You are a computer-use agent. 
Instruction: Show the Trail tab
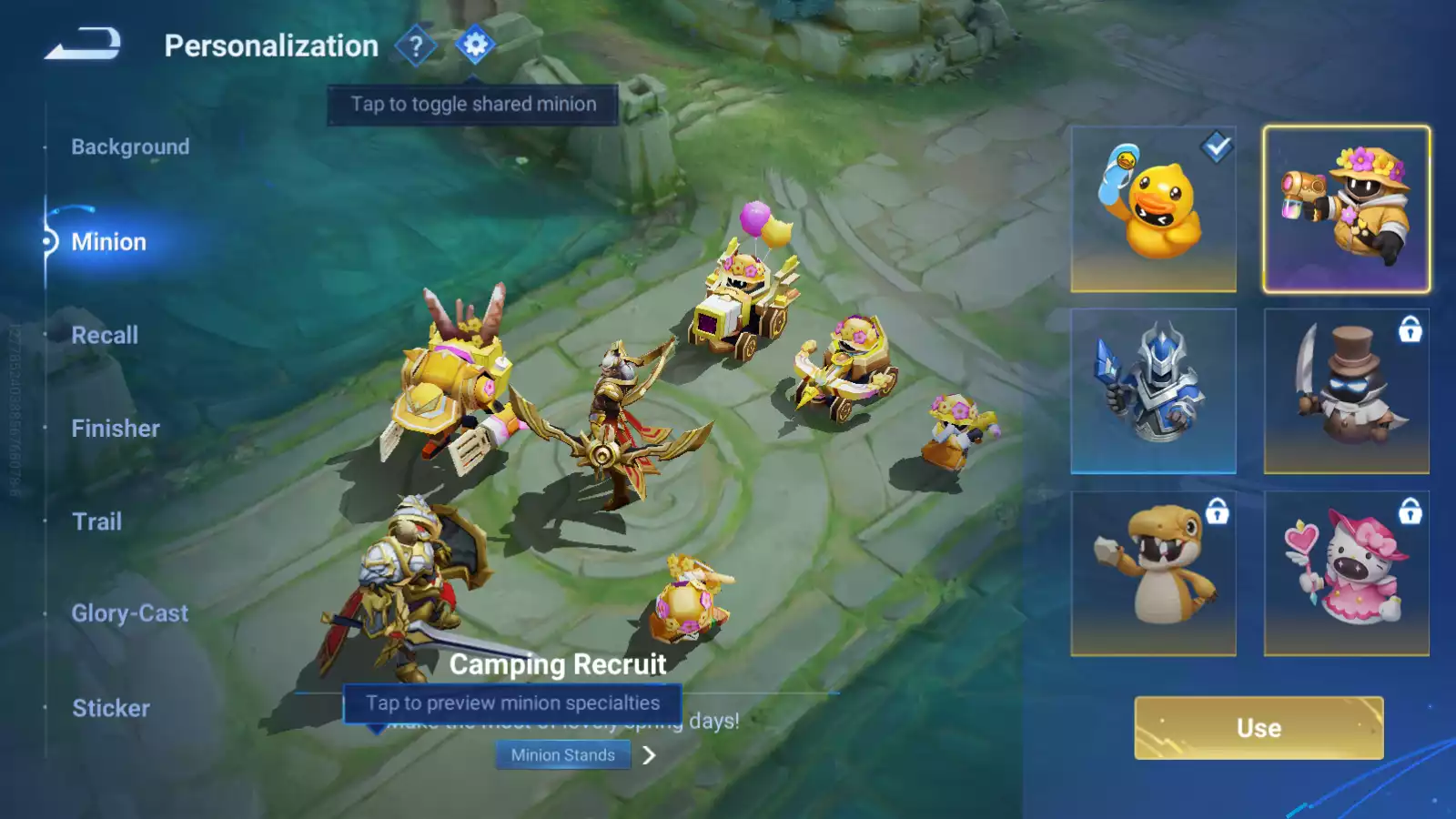(x=96, y=521)
